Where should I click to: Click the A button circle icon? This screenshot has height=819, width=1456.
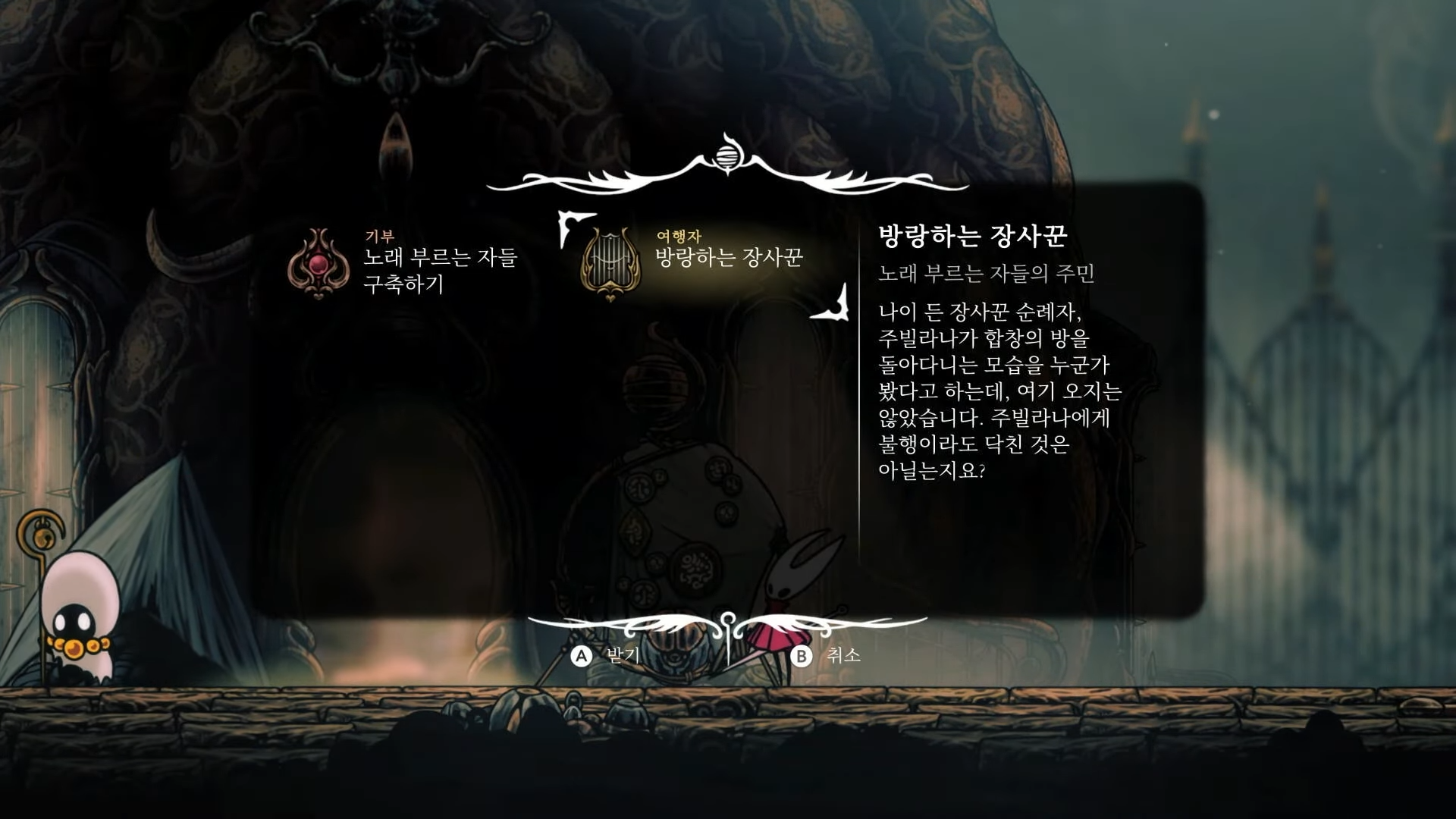tap(581, 657)
